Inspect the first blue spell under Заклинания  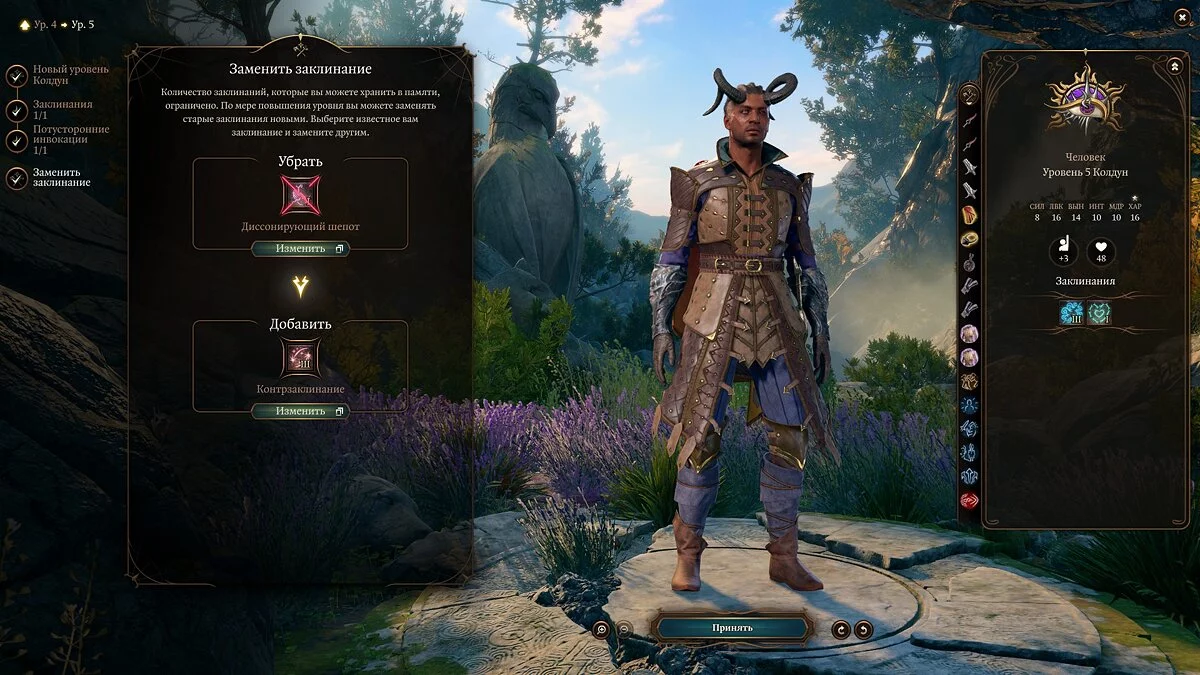click(x=1072, y=314)
